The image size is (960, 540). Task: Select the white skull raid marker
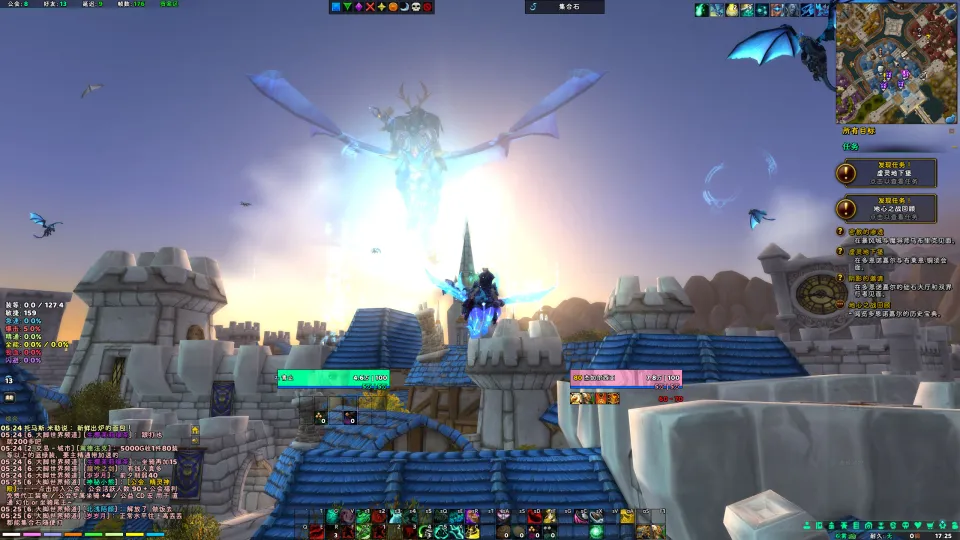point(416,7)
